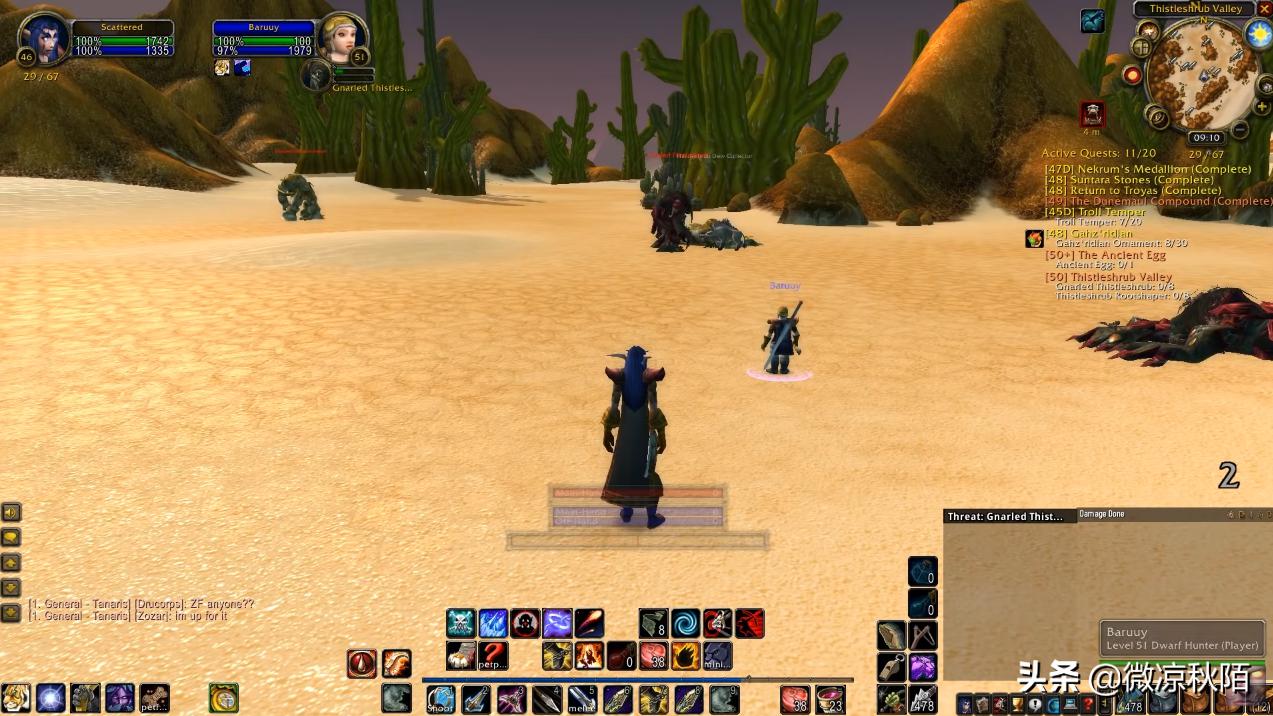1273x716 pixels.
Task: Activate the melee macro in slot five
Action: pos(582,699)
